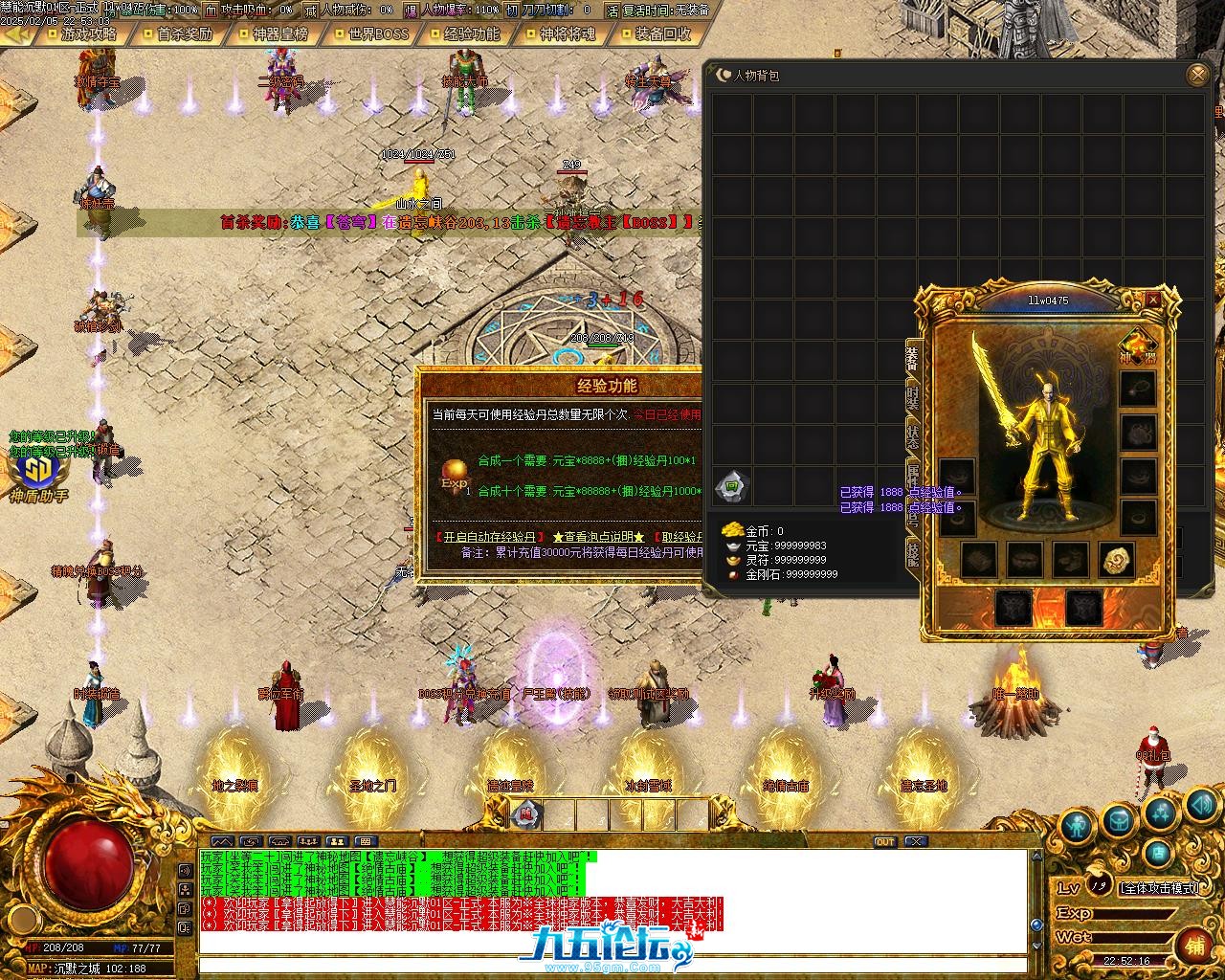View the 查看泡点说明 explanation link
This screenshot has width=1225, height=980.
[x=598, y=537]
